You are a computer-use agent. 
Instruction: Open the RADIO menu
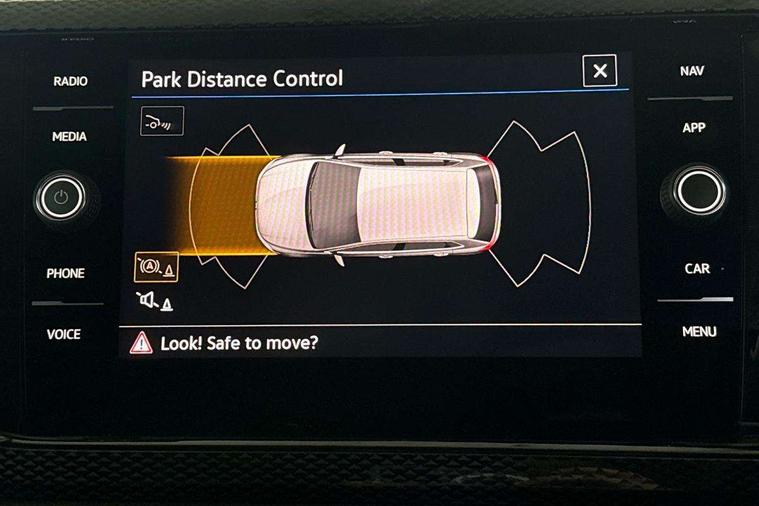click(70, 81)
